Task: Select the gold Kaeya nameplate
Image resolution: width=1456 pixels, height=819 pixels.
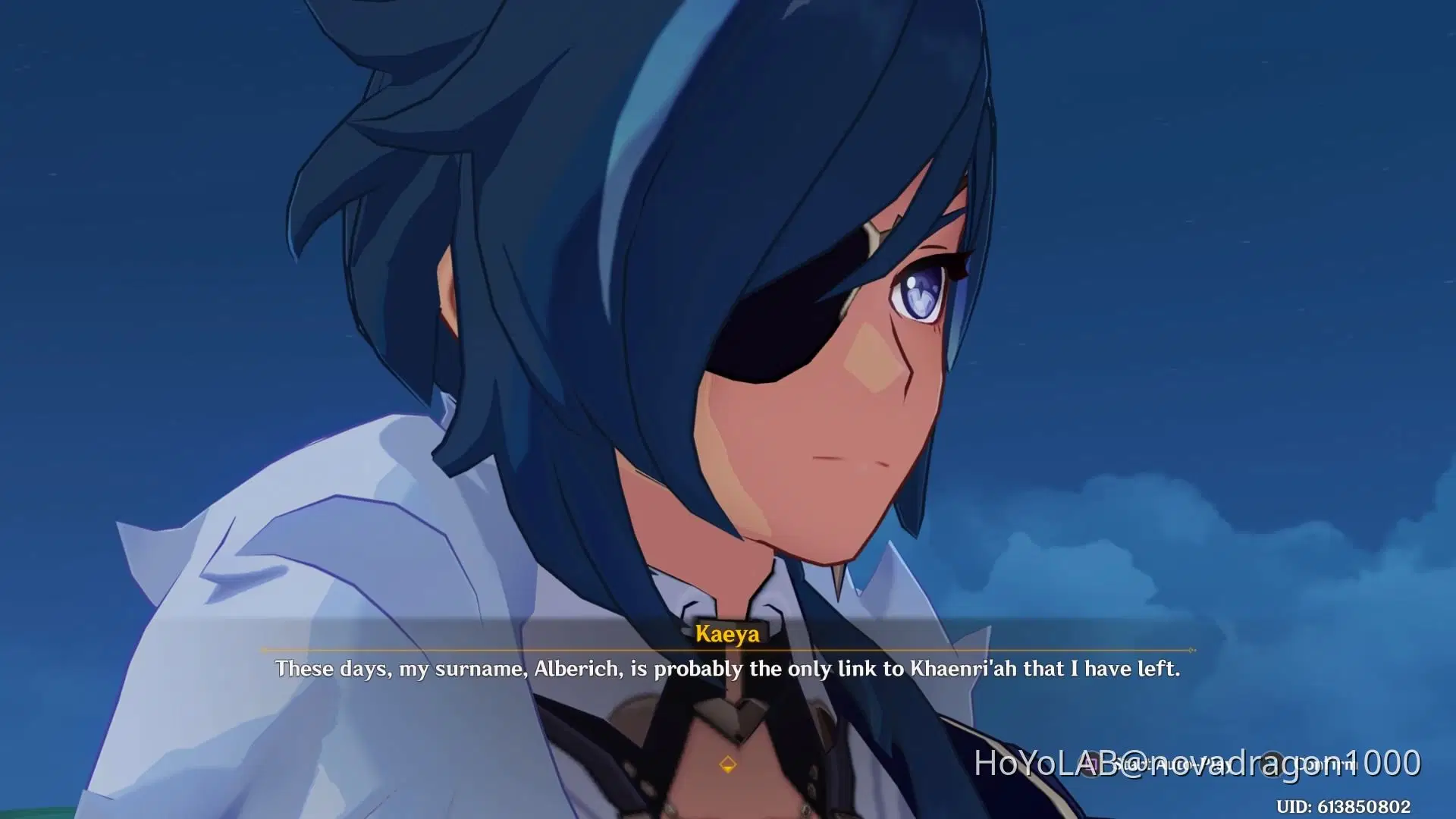Action: (728, 633)
